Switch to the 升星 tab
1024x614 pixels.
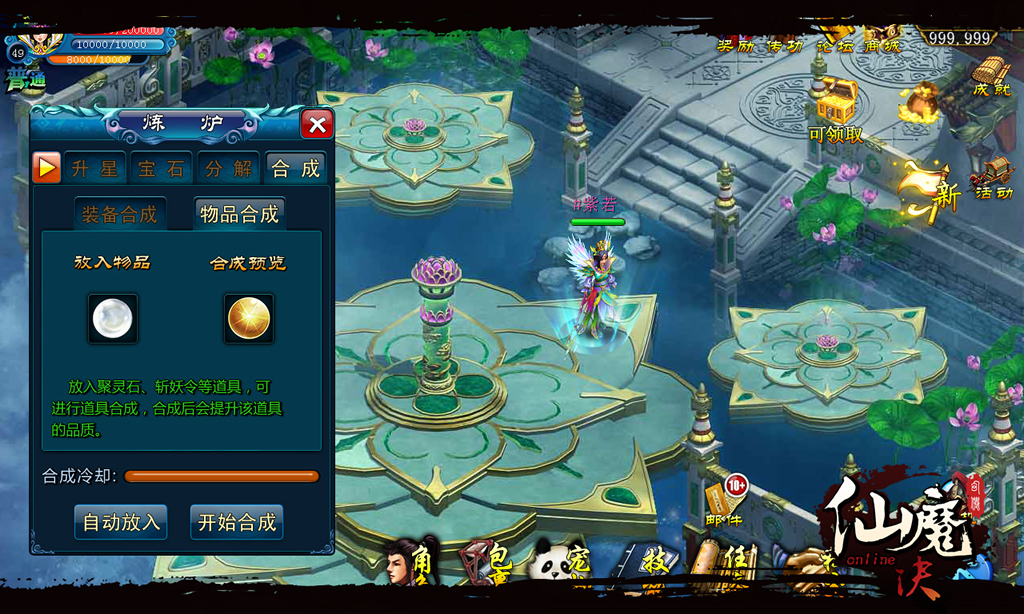pos(95,168)
